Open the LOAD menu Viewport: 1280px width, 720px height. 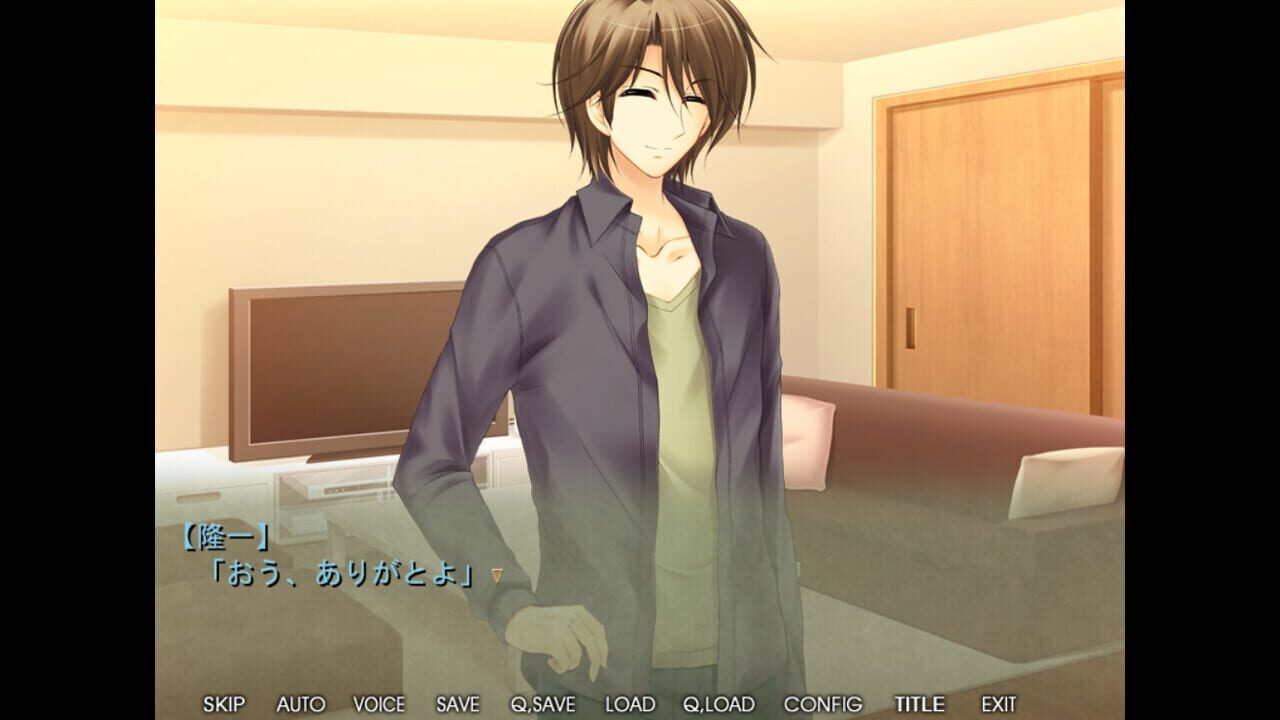click(x=630, y=704)
